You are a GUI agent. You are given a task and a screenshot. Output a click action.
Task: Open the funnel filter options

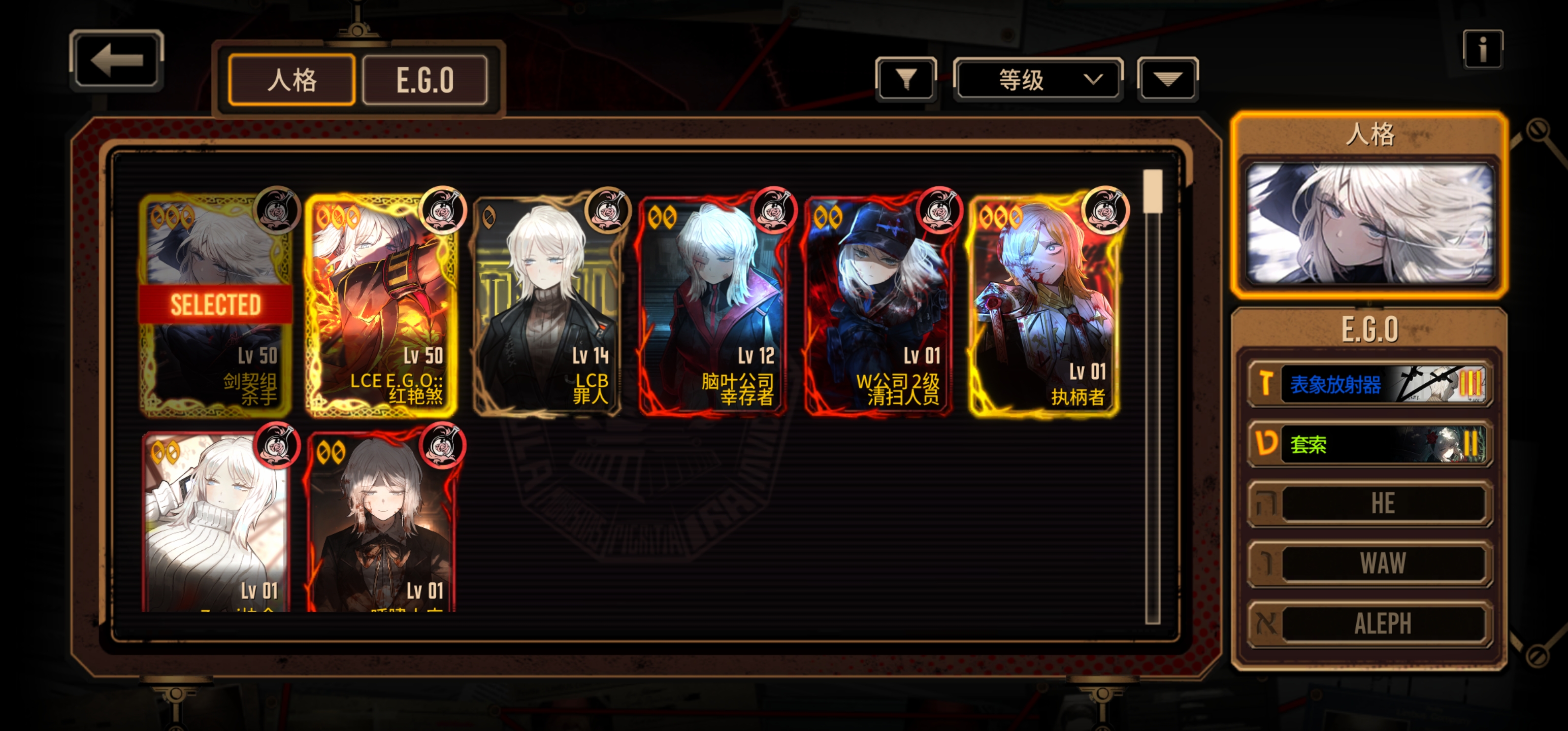point(906,79)
